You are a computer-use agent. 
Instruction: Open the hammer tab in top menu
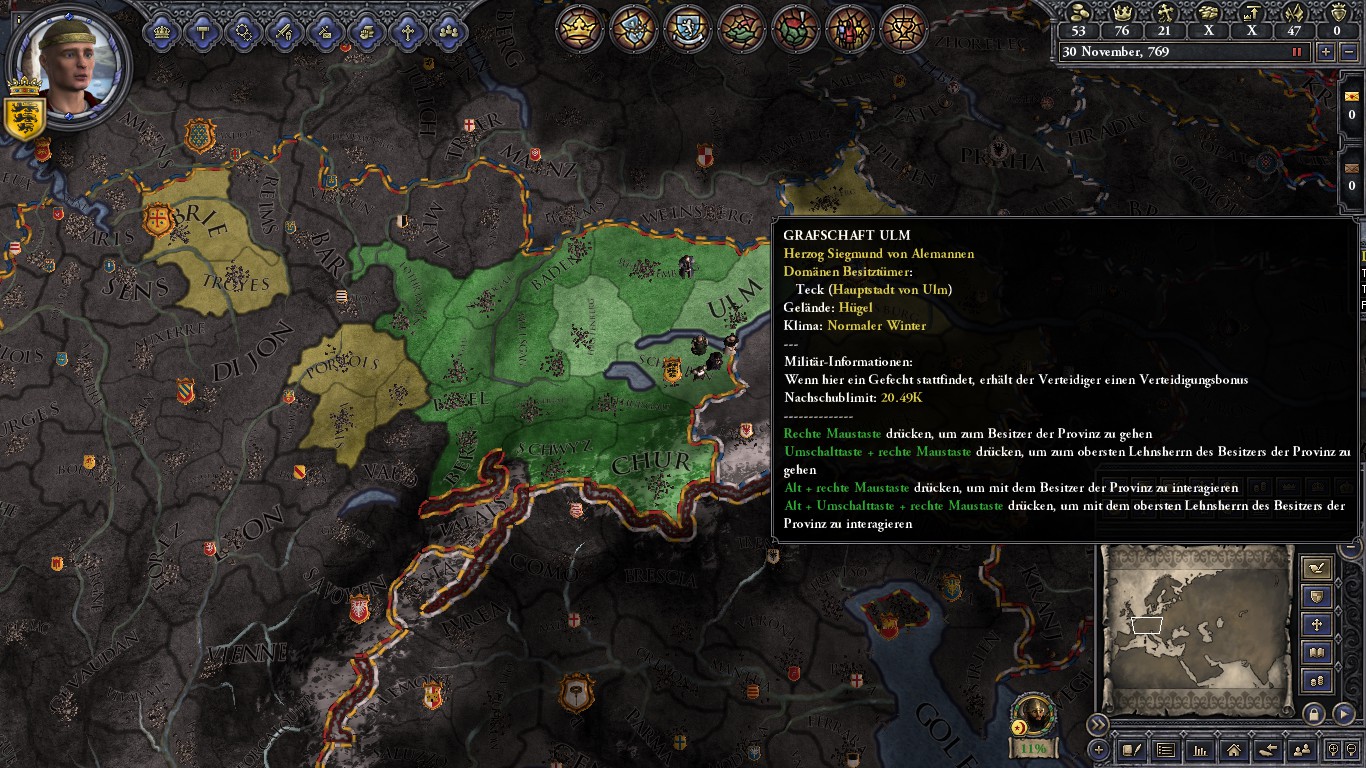click(202, 31)
